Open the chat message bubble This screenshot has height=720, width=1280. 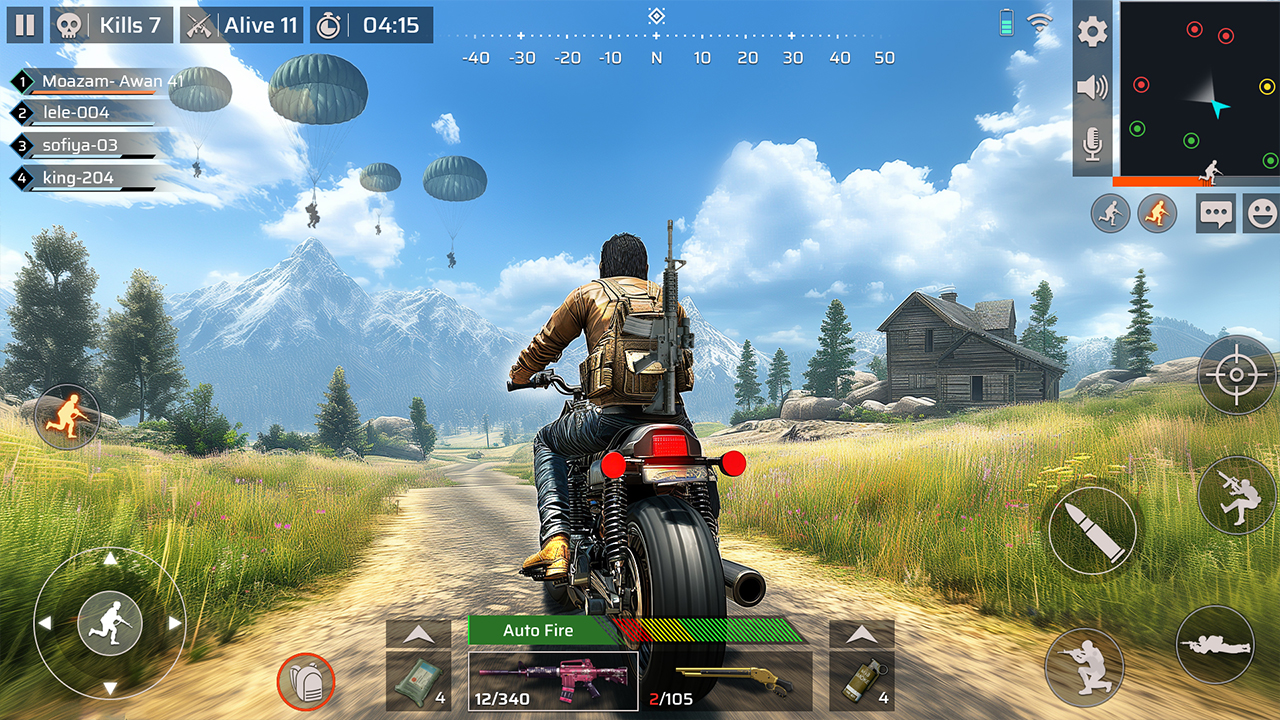[x=1215, y=213]
